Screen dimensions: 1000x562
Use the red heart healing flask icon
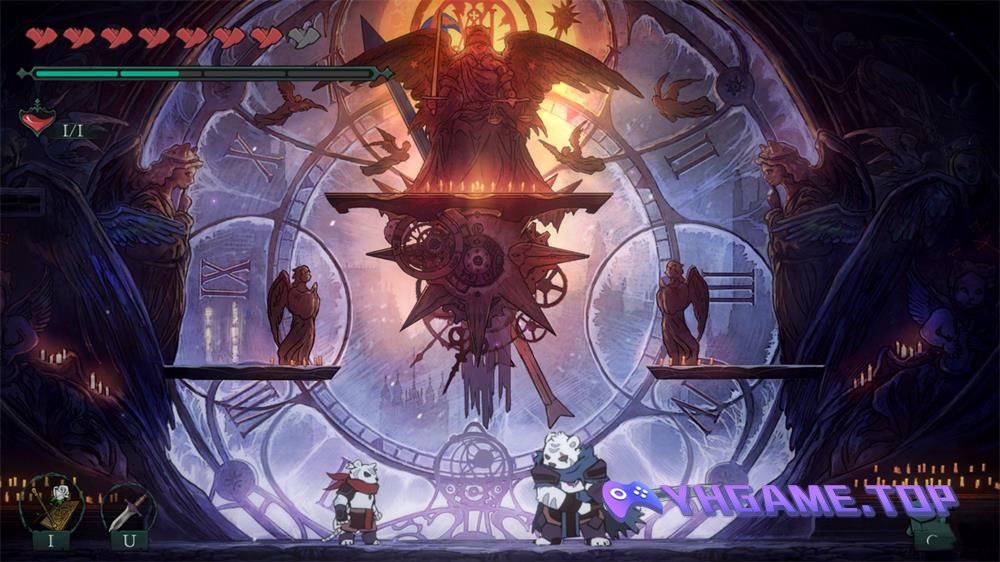[37, 122]
